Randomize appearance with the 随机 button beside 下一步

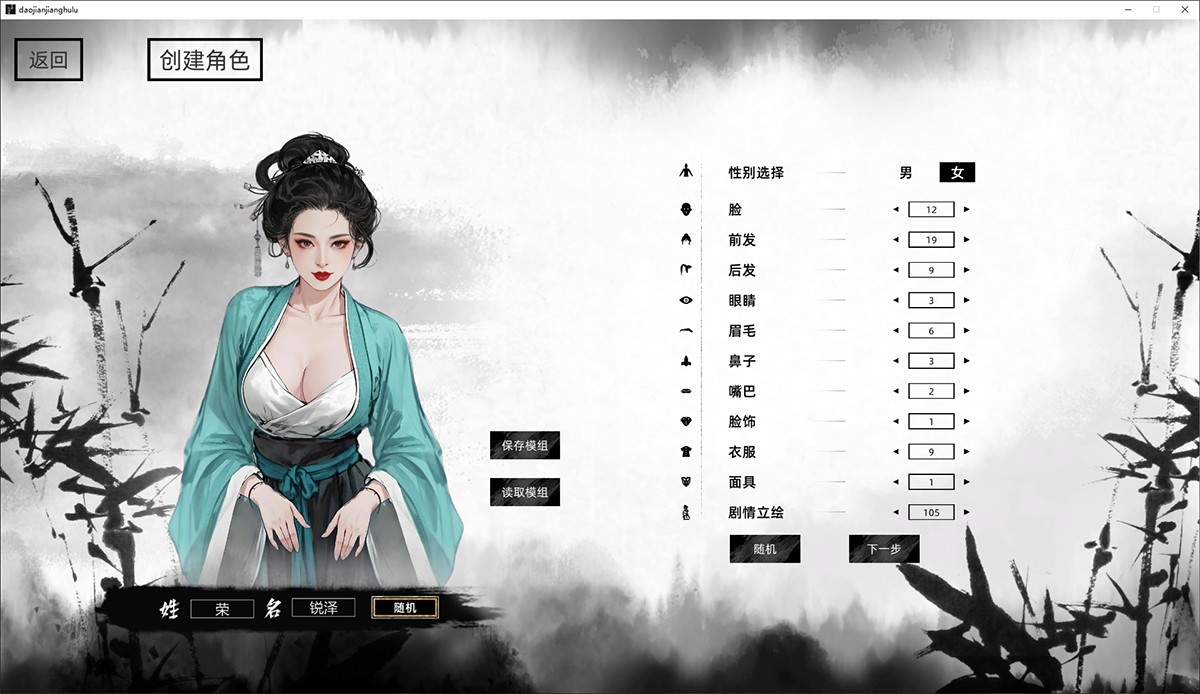point(765,549)
